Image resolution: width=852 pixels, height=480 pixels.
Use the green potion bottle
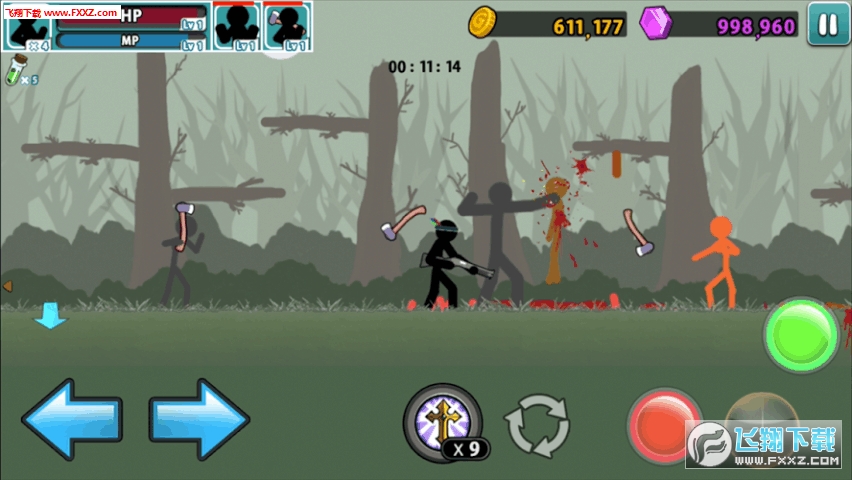(x=15, y=72)
